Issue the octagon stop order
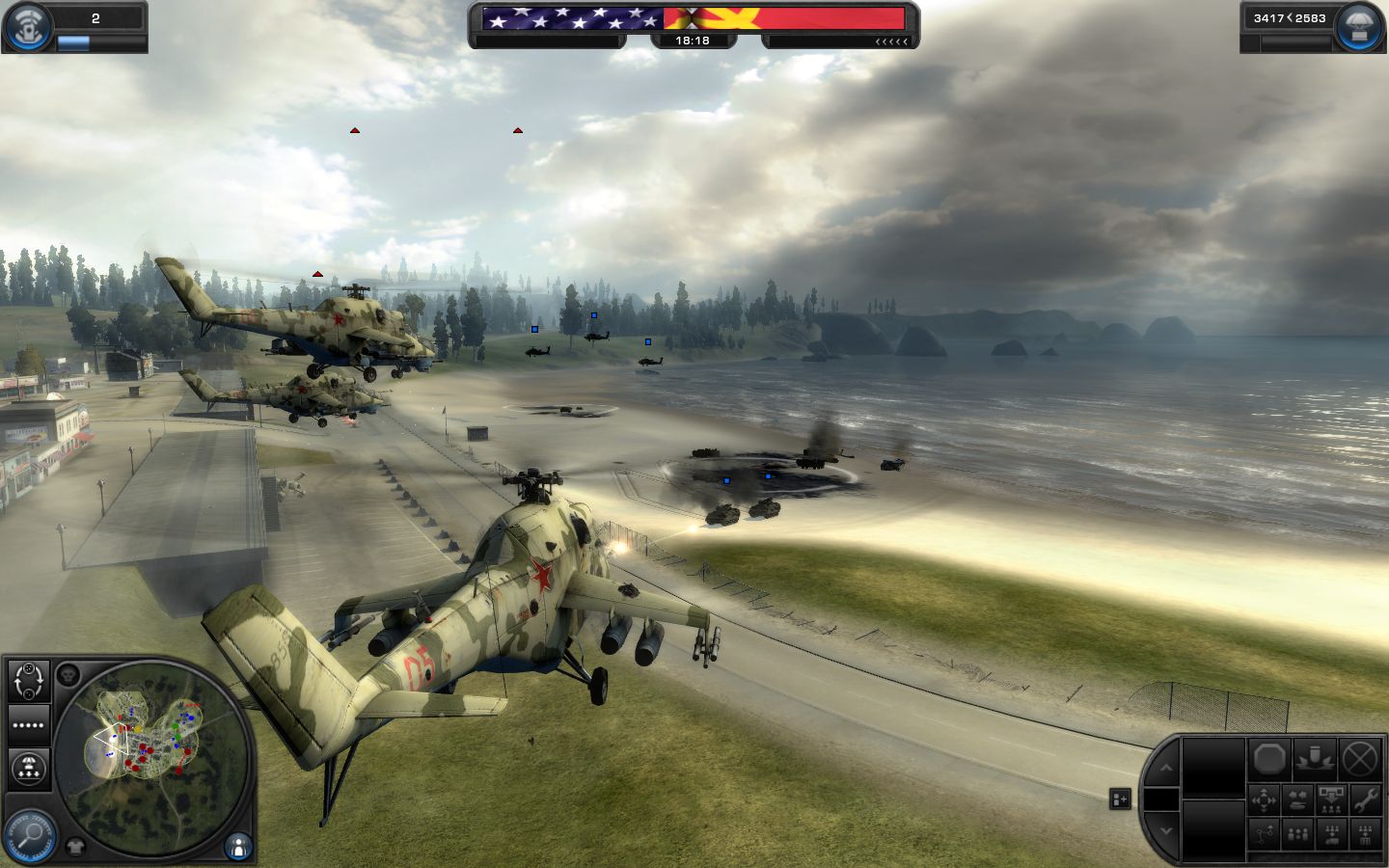This screenshot has width=1389, height=868. click(x=1270, y=760)
